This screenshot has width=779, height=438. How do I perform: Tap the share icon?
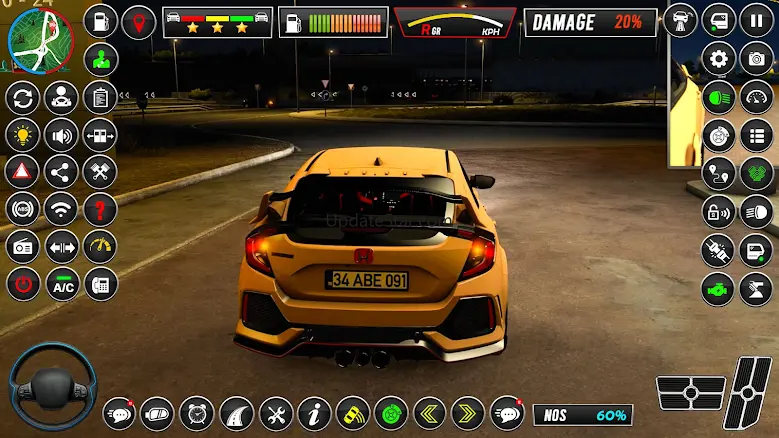pos(62,171)
